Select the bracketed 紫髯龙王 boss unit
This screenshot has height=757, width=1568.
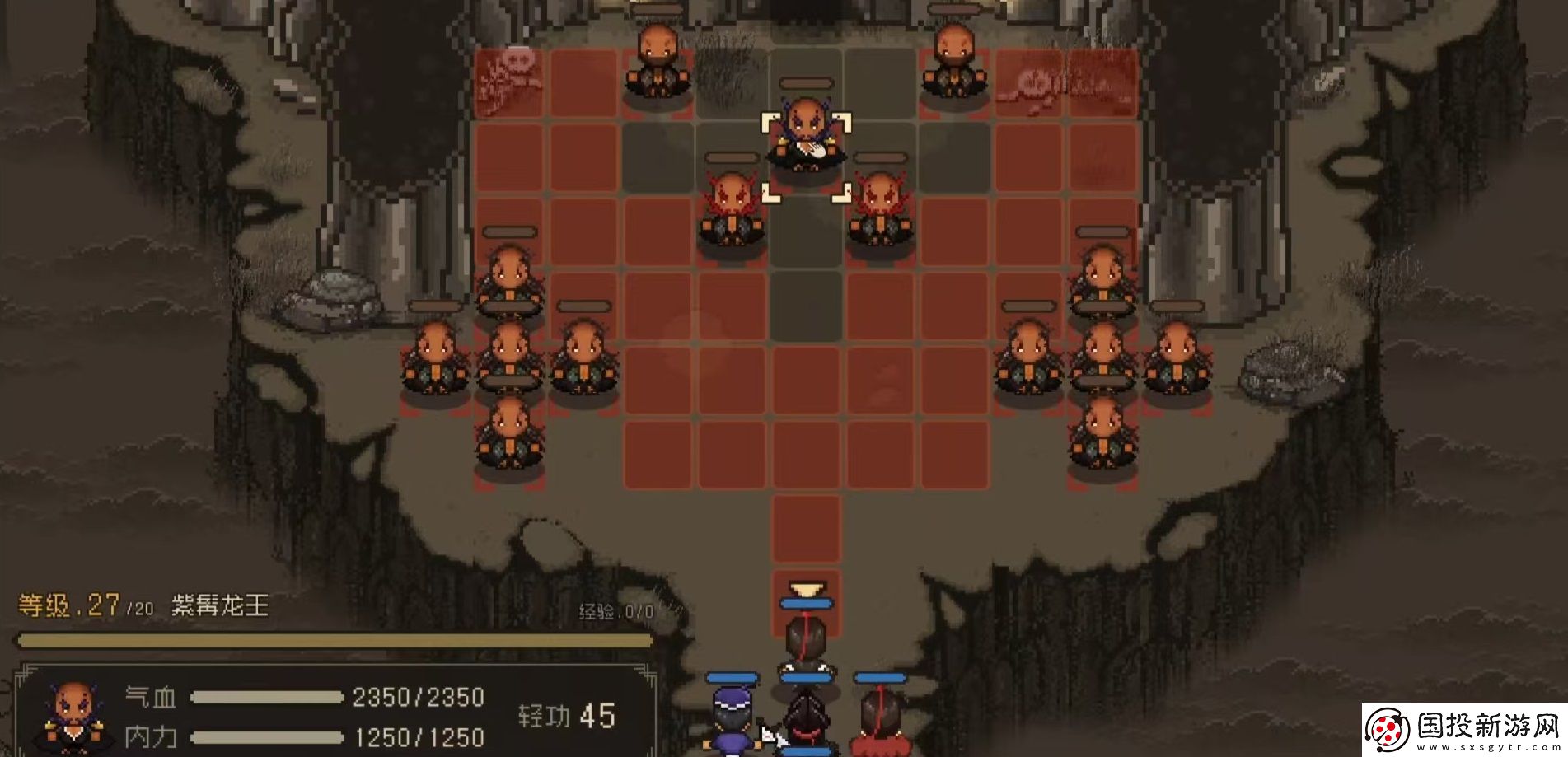[x=804, y=138]
